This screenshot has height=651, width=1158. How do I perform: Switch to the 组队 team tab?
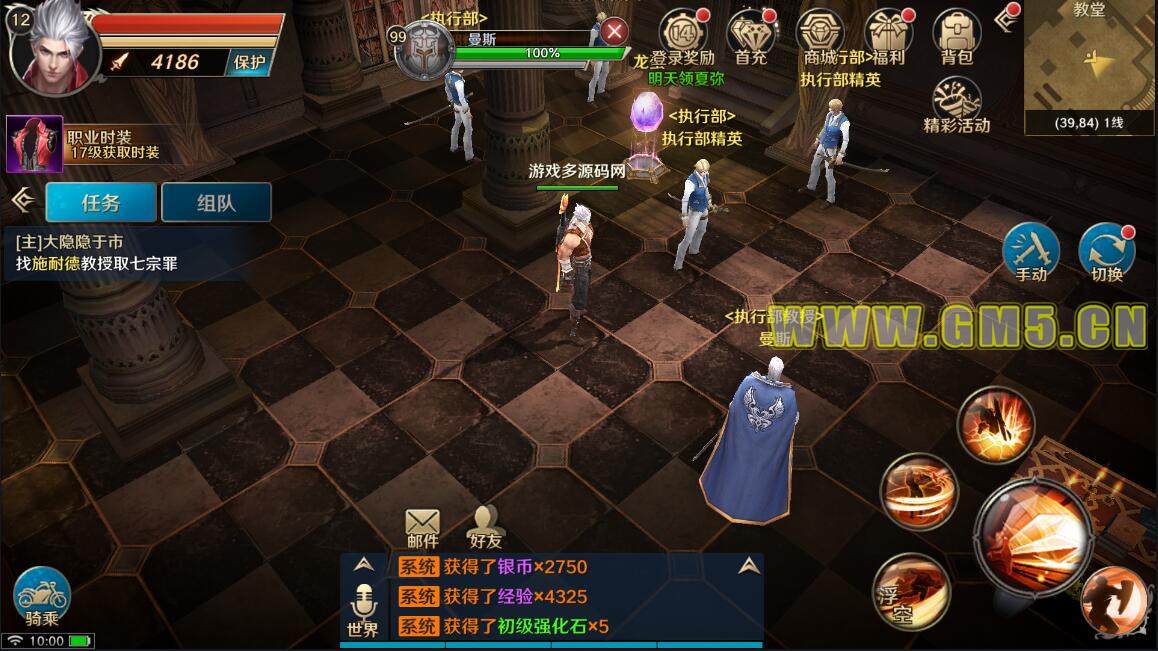[x=216, y=202]
